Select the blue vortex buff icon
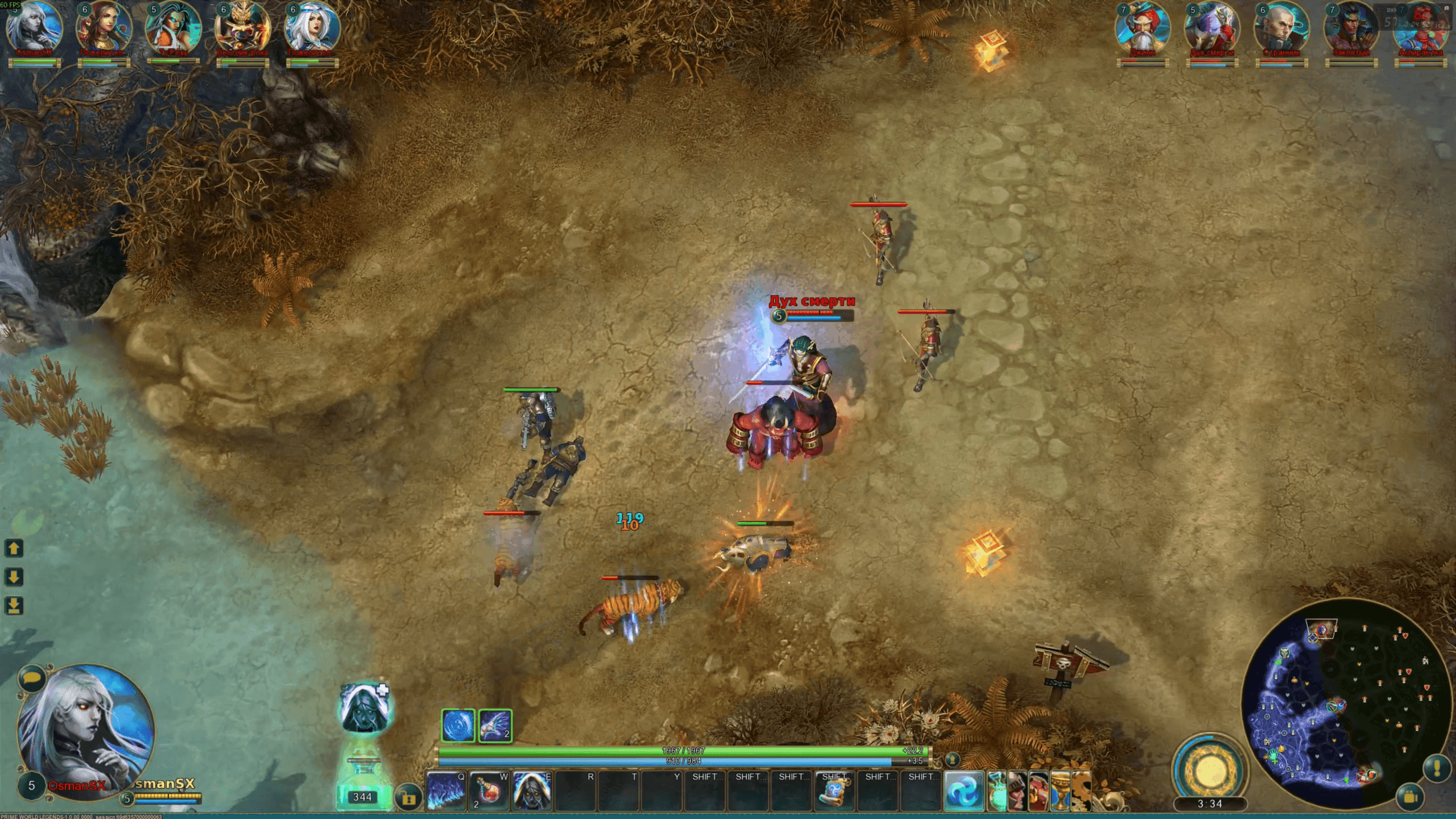Image resolution: width=1456 pixels, height=819 pixels. 458,726
